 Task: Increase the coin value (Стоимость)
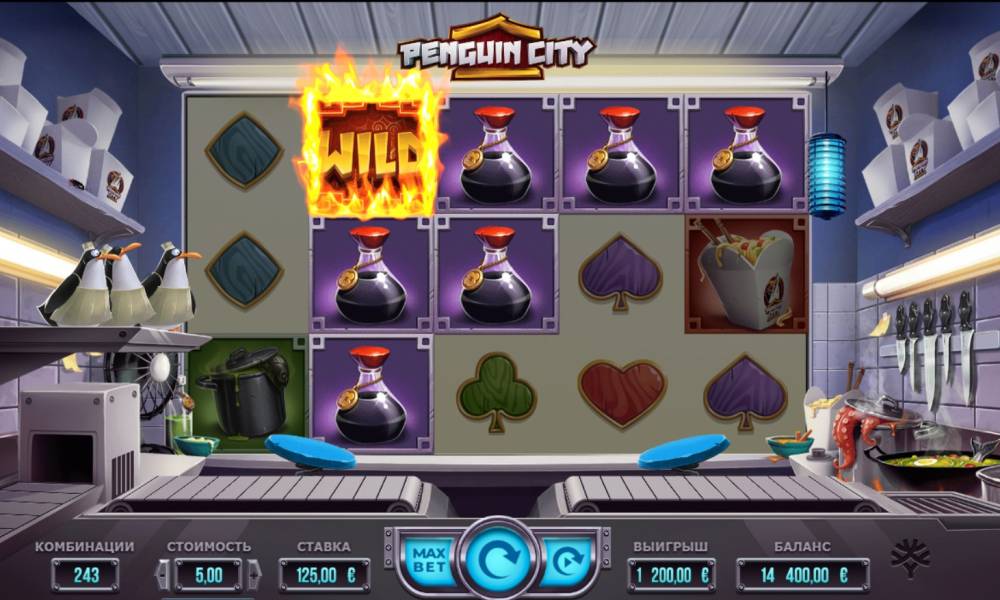254,575
